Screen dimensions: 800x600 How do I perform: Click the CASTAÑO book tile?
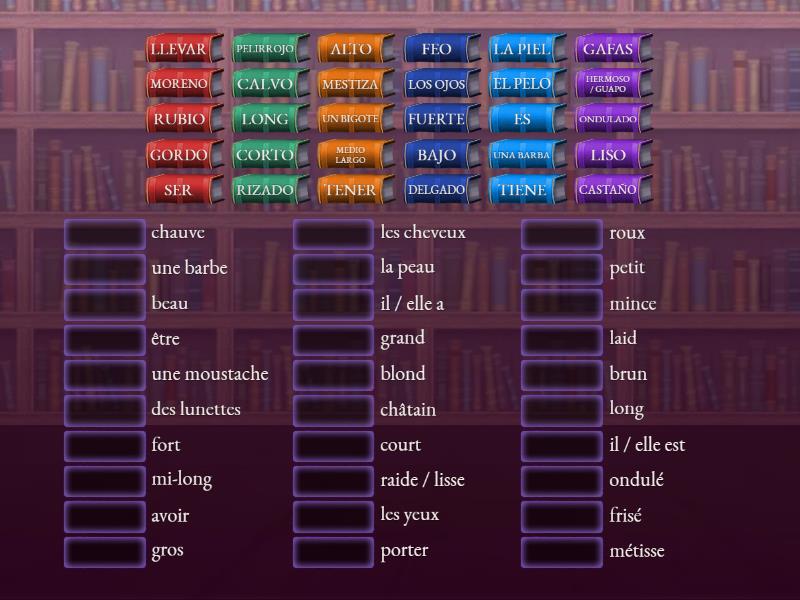[608, 189]
